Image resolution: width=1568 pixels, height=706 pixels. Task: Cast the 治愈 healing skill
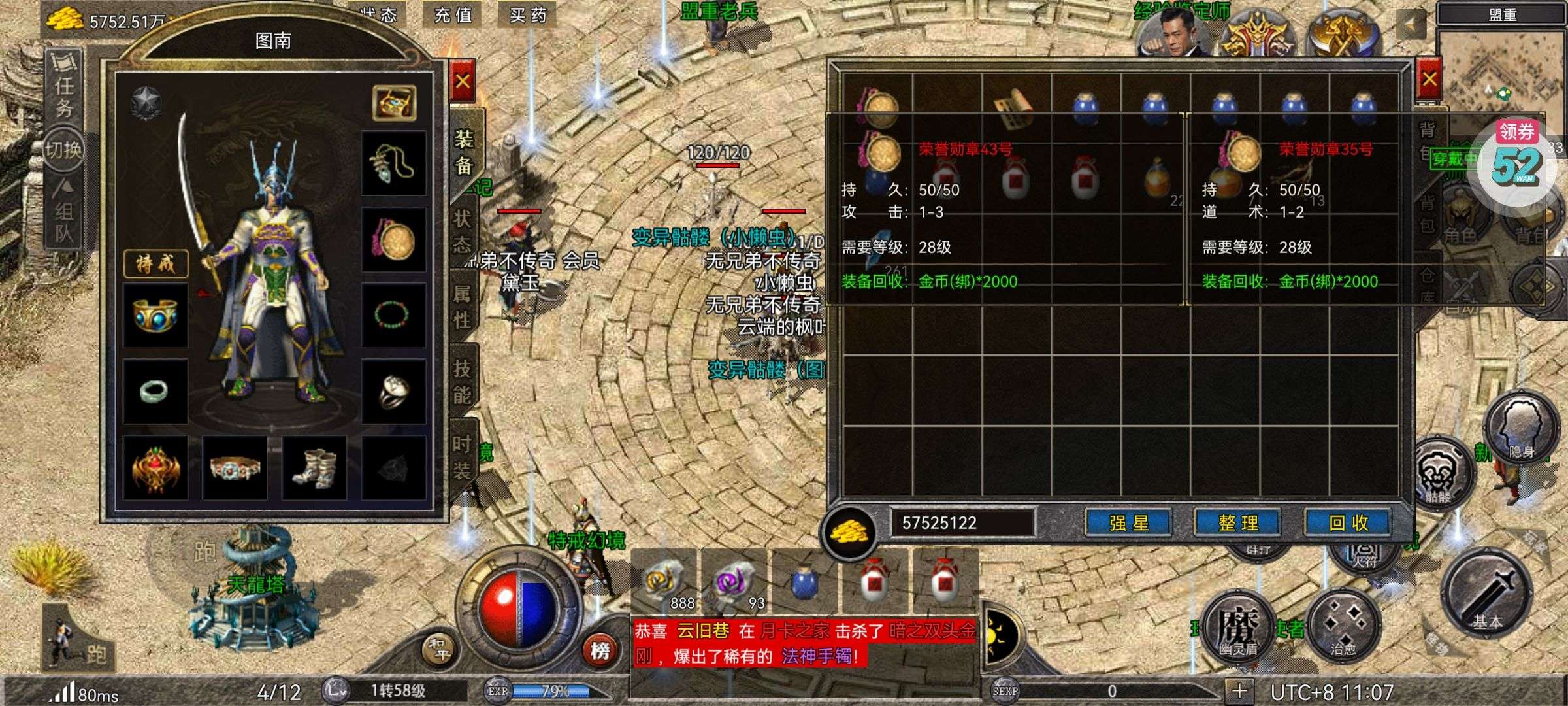(1343, 624)
